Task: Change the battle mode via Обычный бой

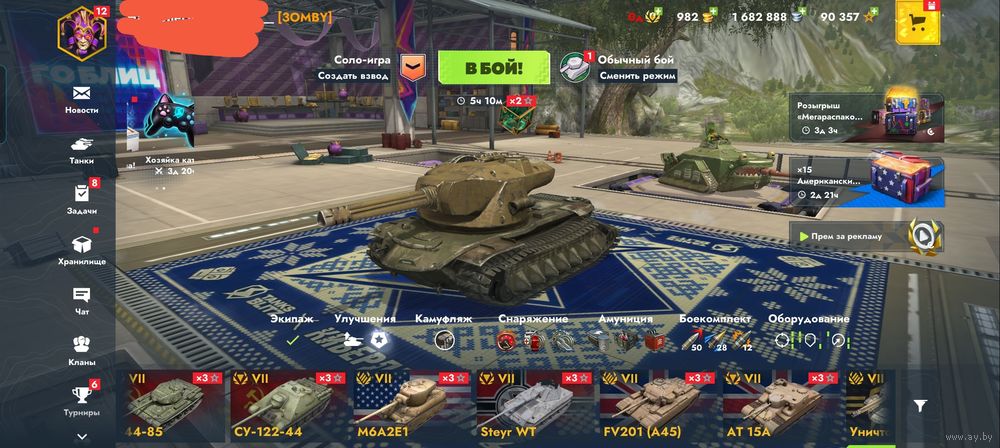Action: point(620,67)
